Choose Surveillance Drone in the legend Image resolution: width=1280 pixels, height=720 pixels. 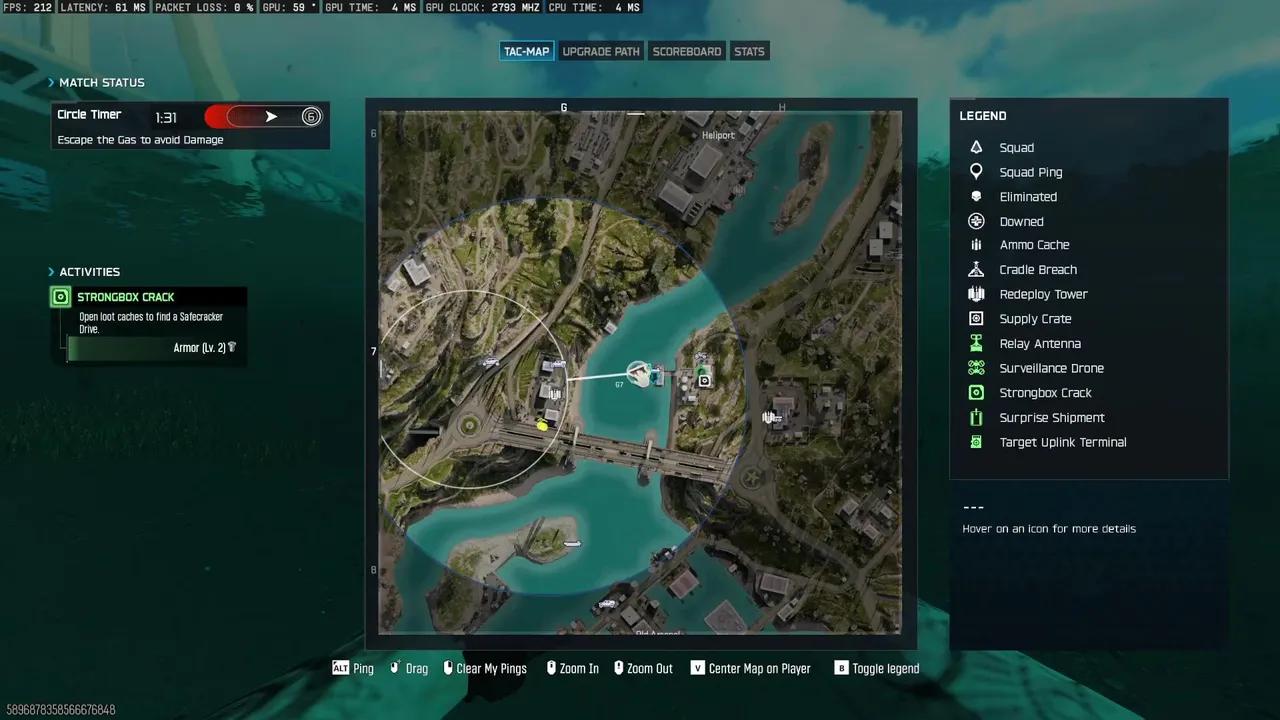[1050, 368]
